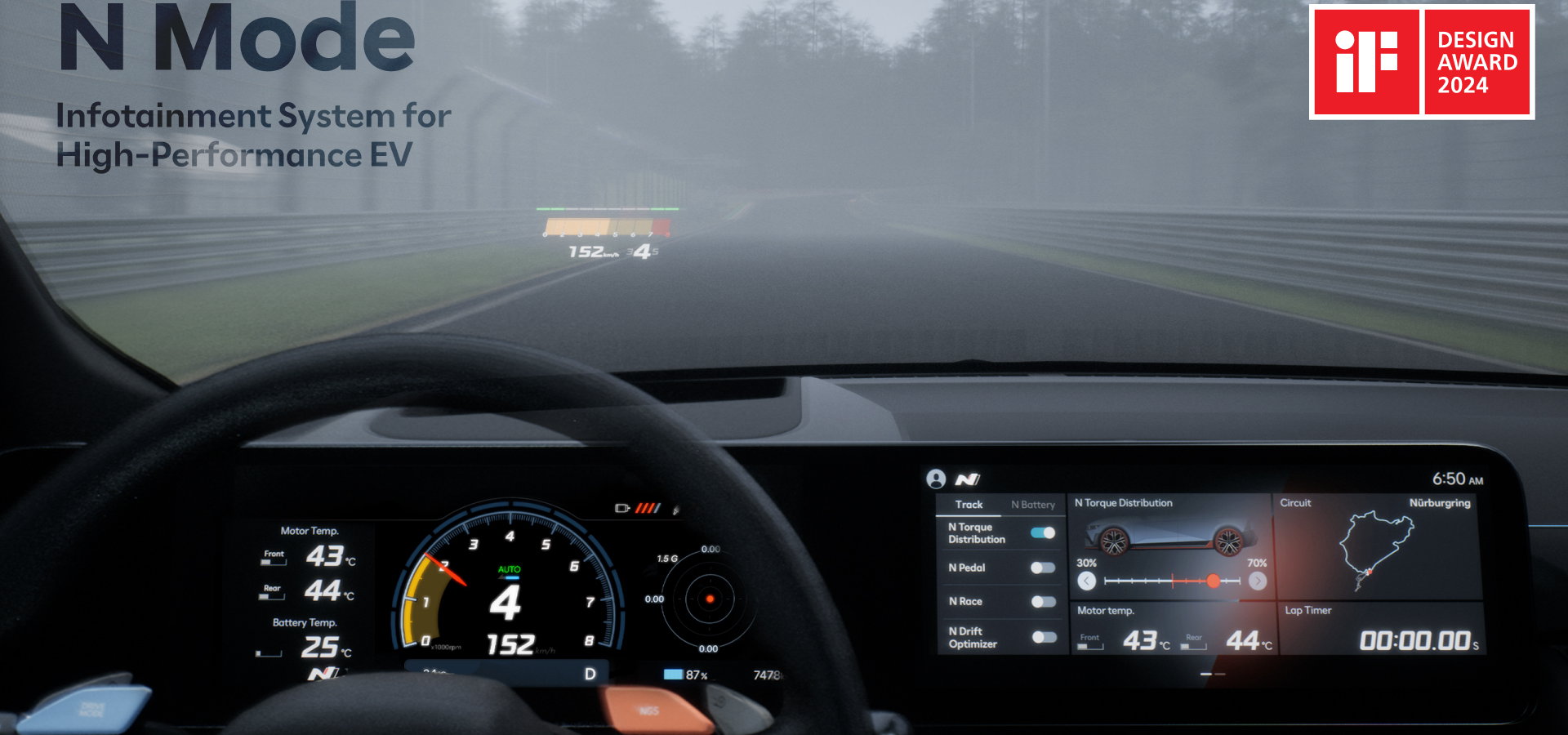Activate the N Drift Optimizer switch
This screenshot has height=735, width=1568.
1043,637
